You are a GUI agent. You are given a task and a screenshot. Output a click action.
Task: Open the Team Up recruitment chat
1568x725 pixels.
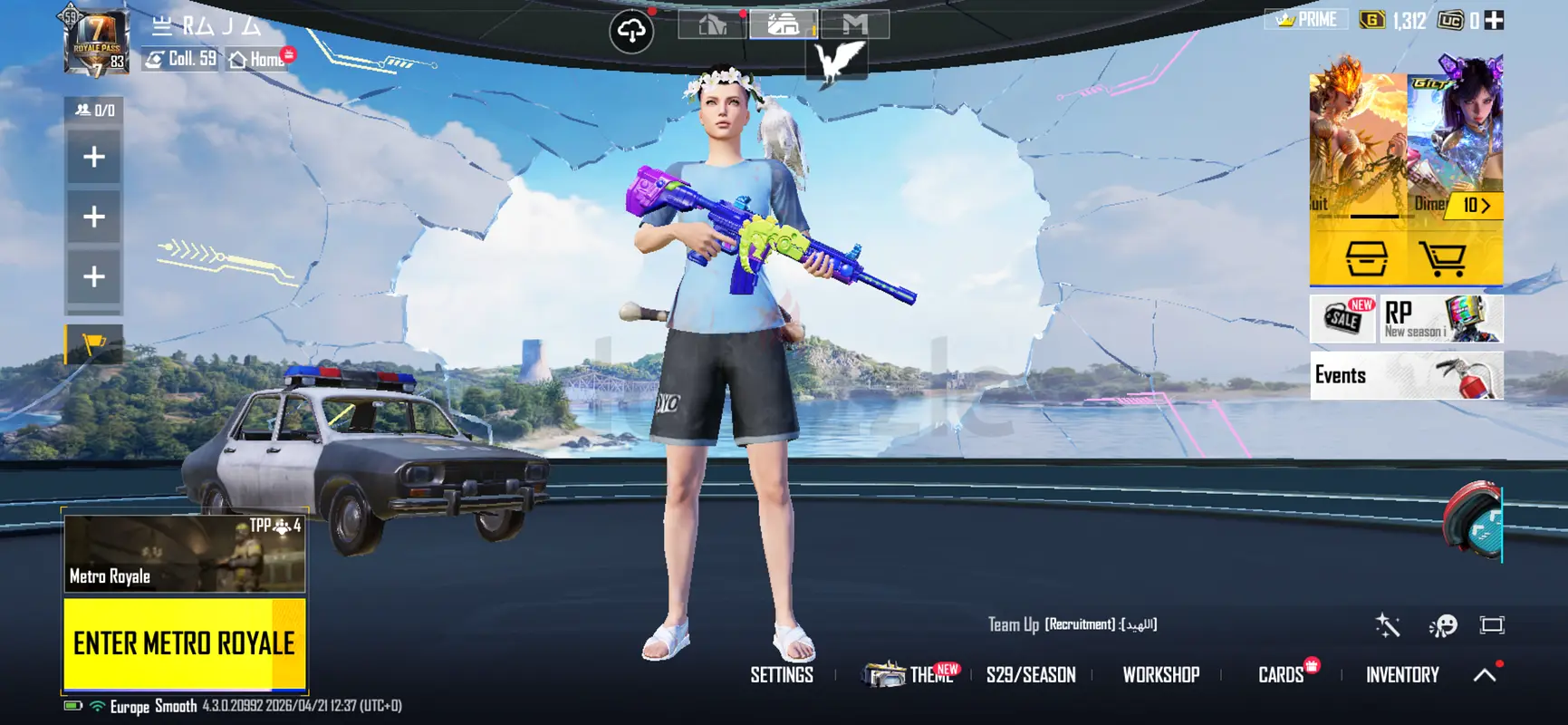pyautogui.click(x=1073, y=624)
